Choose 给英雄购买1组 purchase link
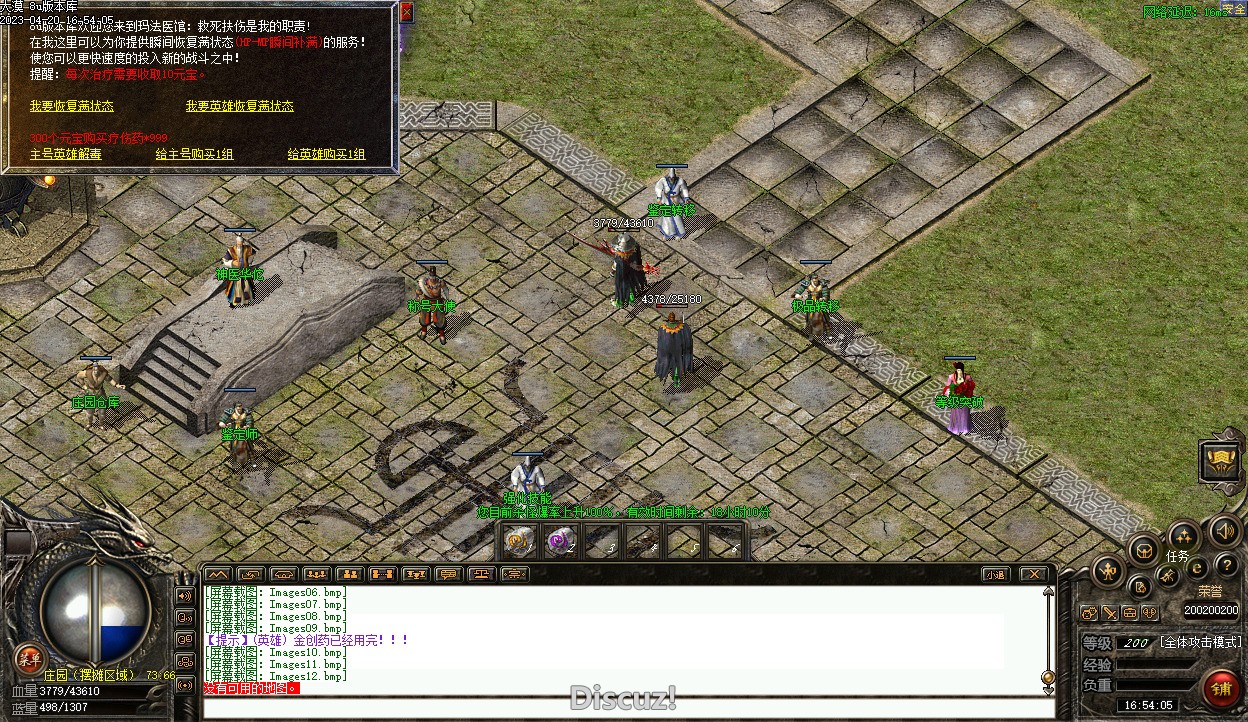 pyautogui.click(x=326, y=155)
